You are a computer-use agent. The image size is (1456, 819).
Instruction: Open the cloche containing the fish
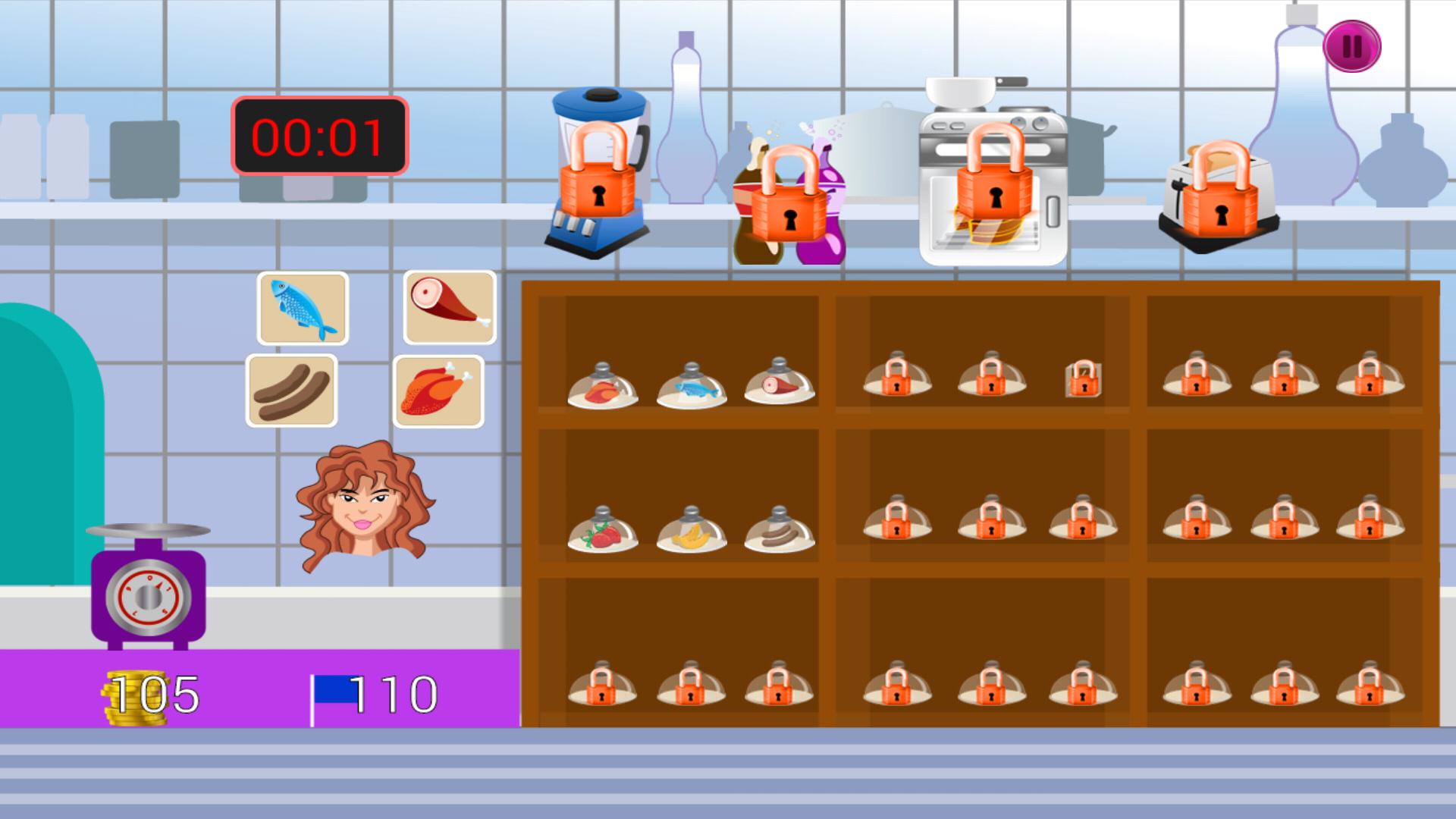[691, 387]
